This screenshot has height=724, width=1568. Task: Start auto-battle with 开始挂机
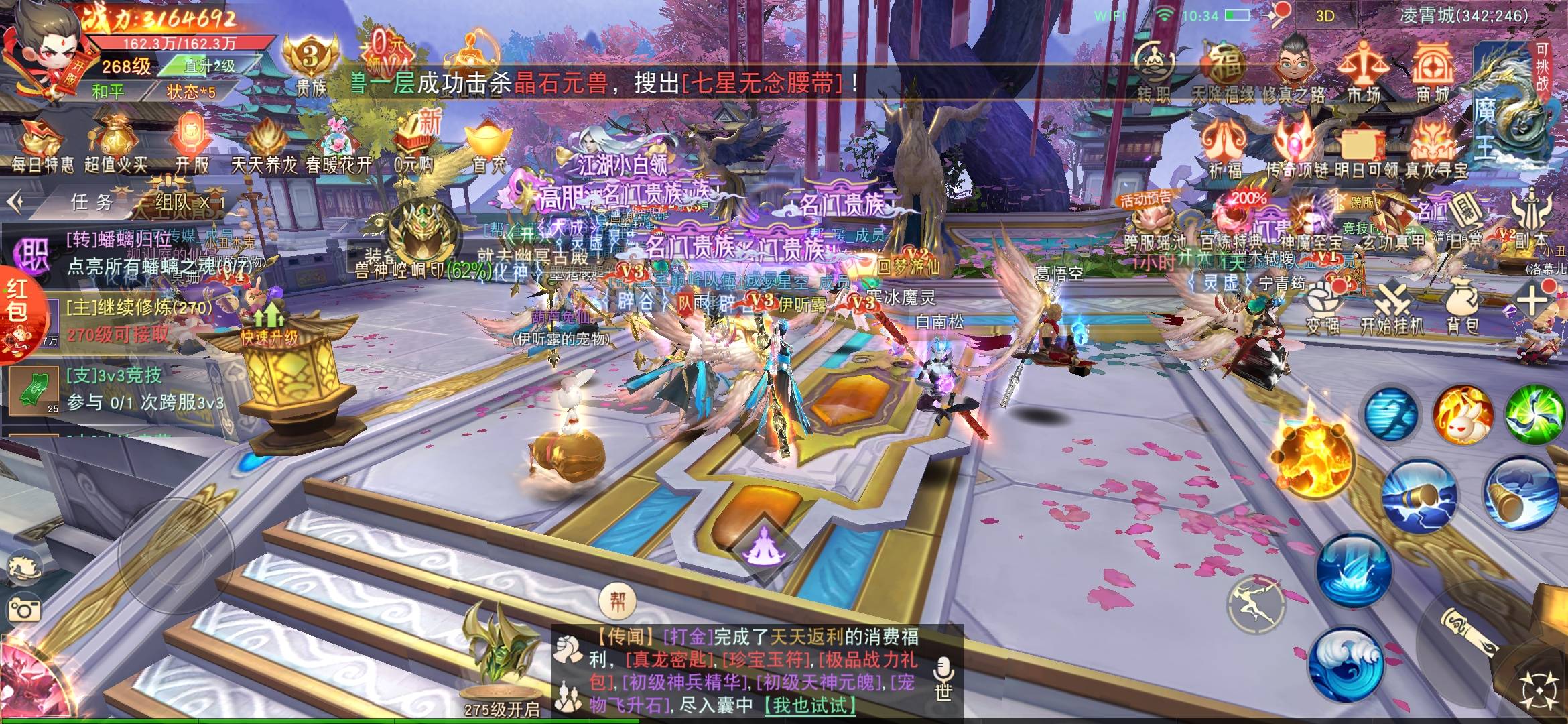(1392, 310)
